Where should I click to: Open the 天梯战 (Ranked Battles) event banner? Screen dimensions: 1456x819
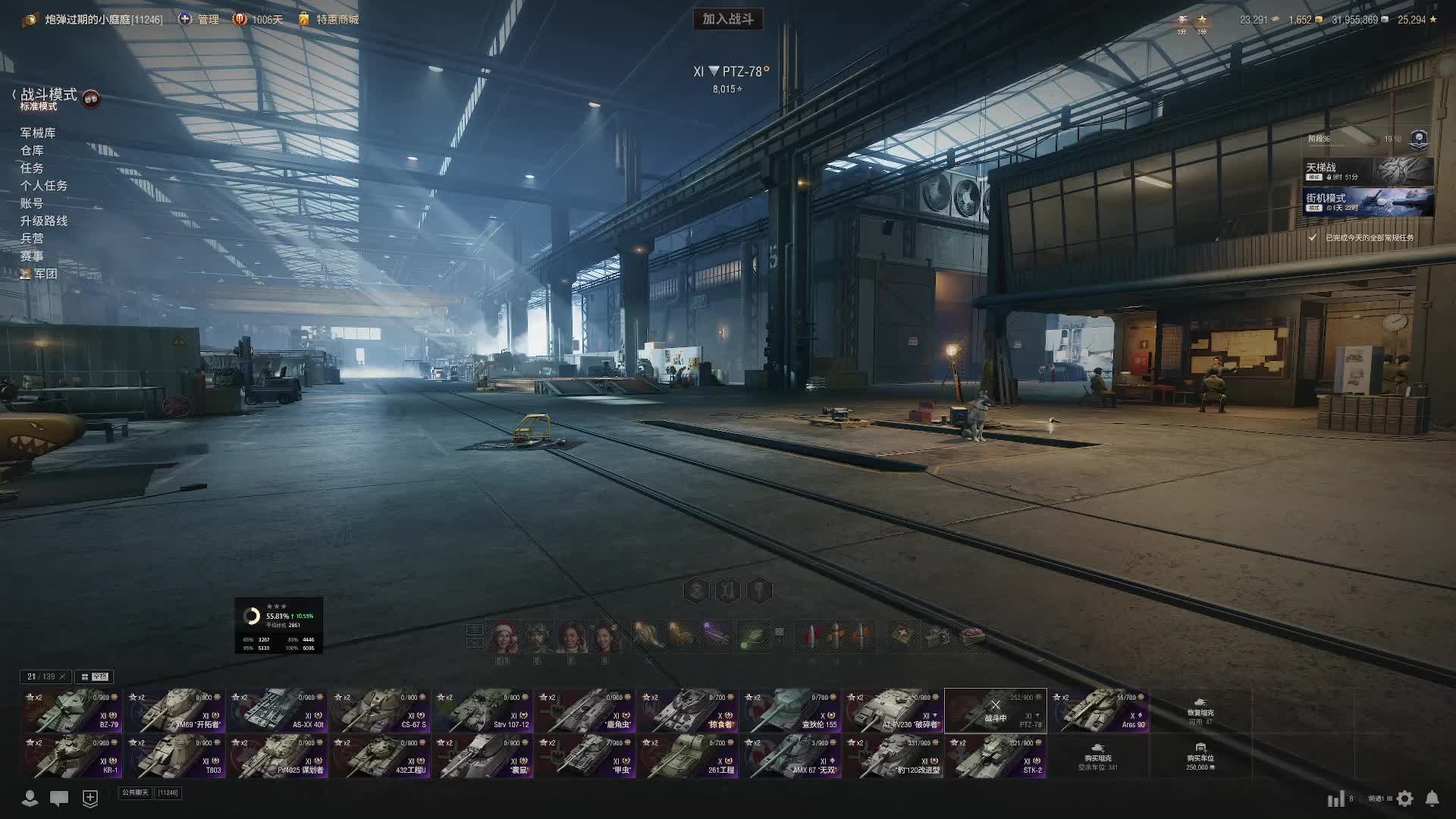(1367, 171)
